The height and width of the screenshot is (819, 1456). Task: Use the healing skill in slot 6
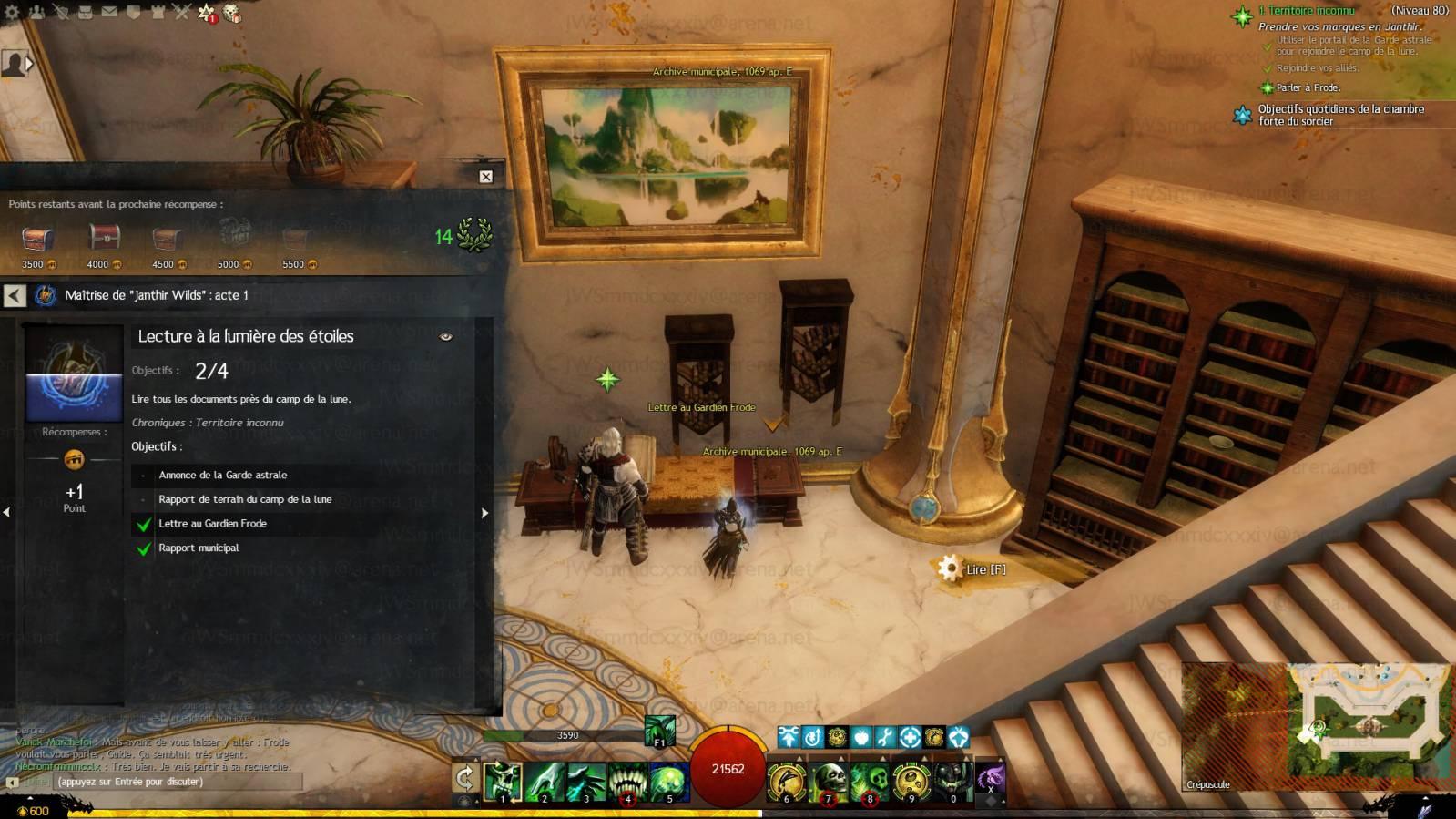[787, 783]
